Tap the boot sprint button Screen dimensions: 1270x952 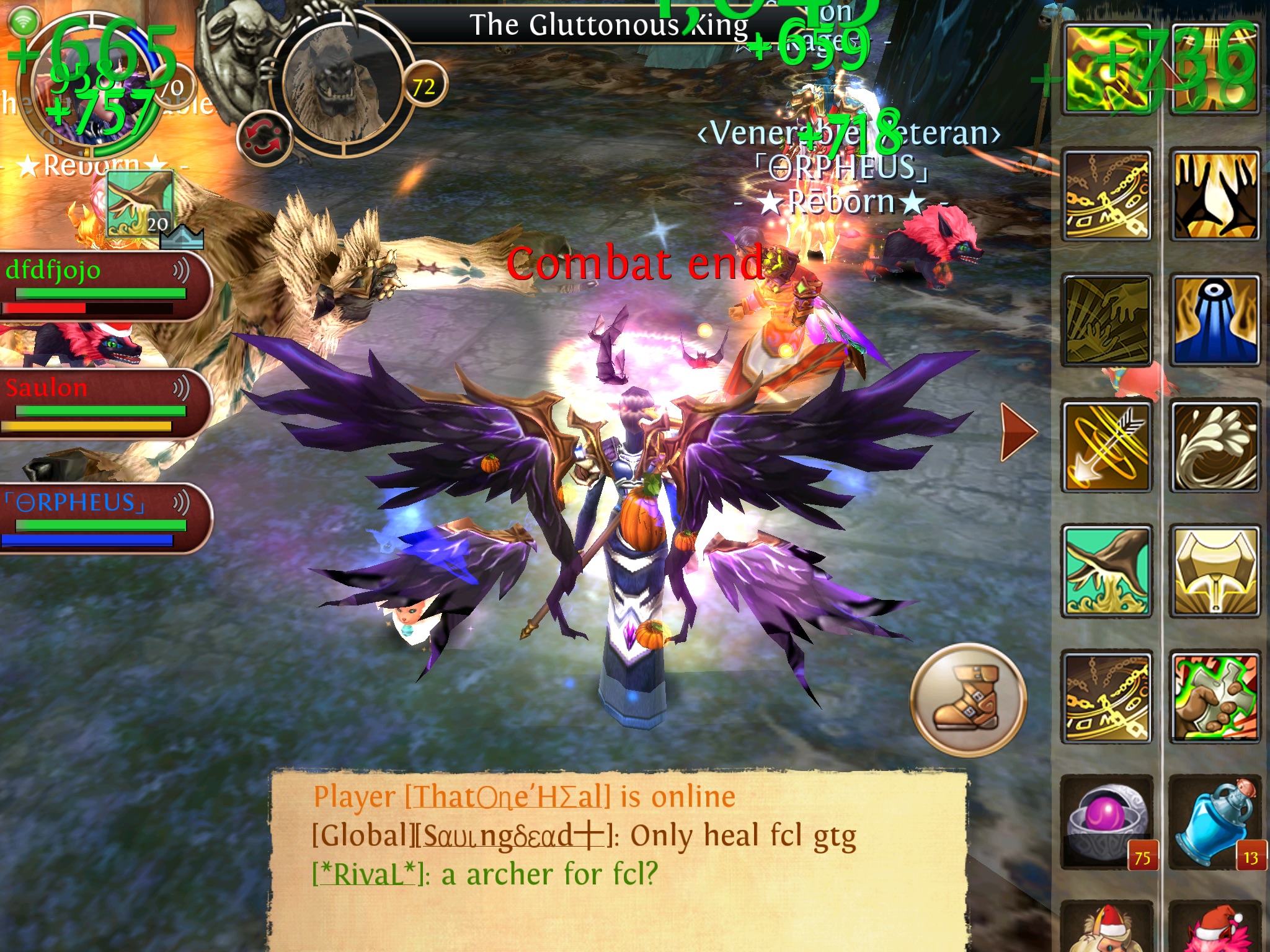pyautogui.click(x=968, y=699)
